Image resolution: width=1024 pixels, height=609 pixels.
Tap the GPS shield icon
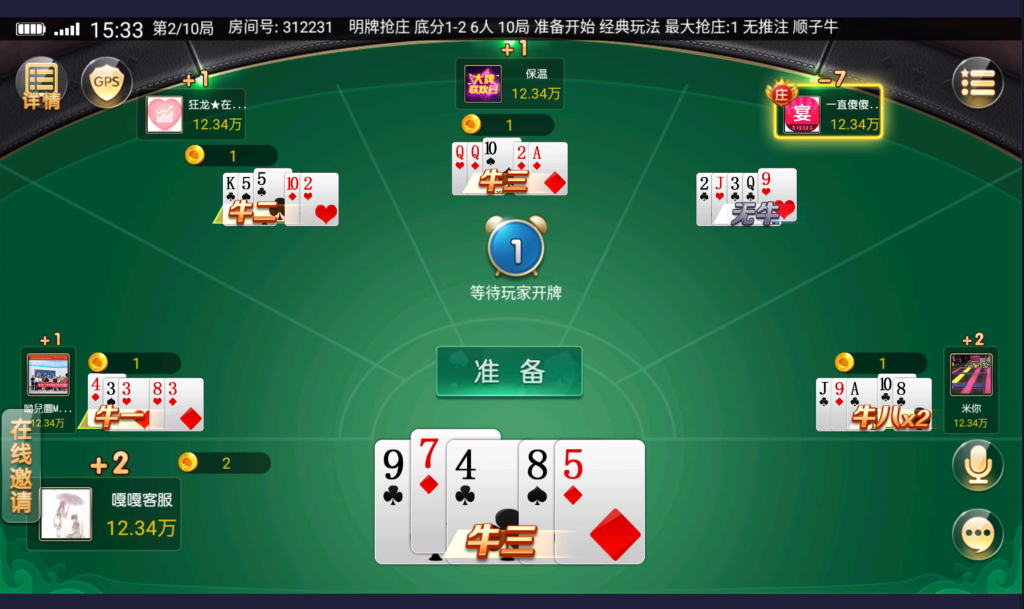(106, 81)
